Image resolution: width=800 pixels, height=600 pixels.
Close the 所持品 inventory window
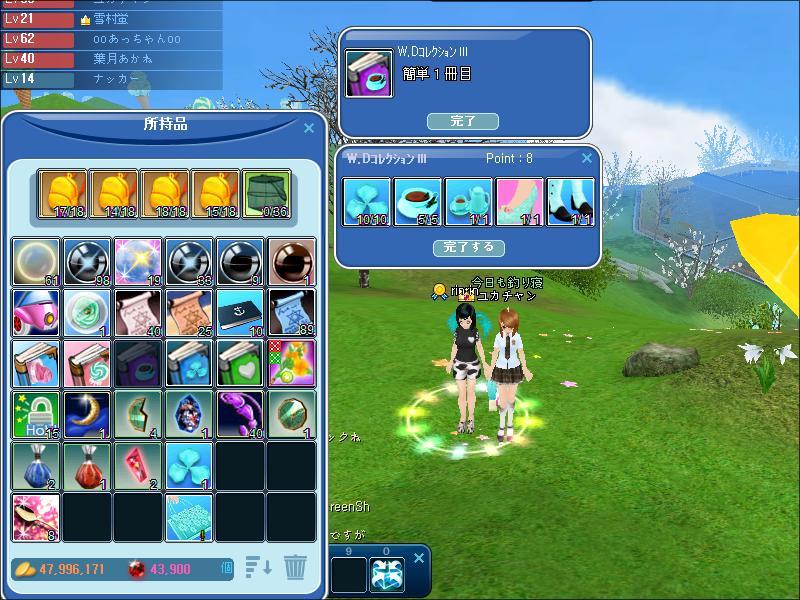click(309, 128)
